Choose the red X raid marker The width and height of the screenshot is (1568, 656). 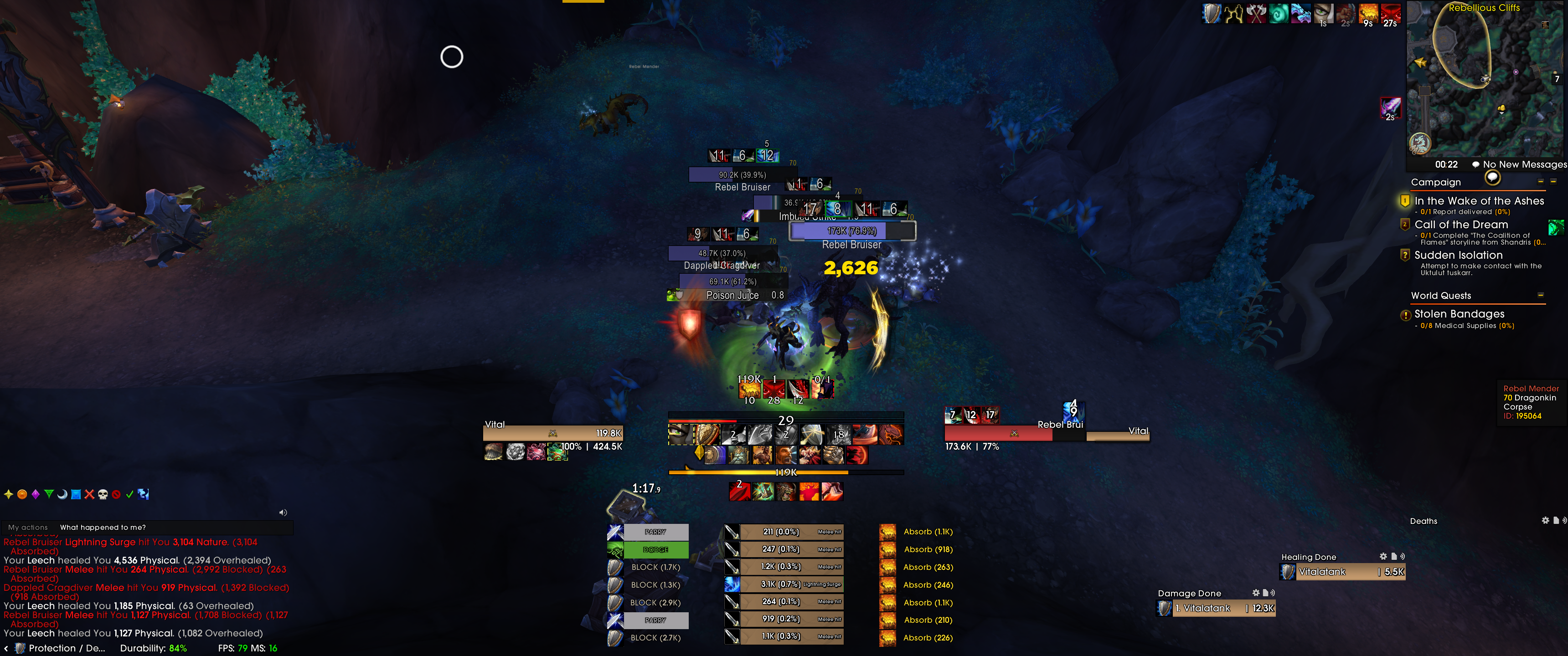point(89,495)
